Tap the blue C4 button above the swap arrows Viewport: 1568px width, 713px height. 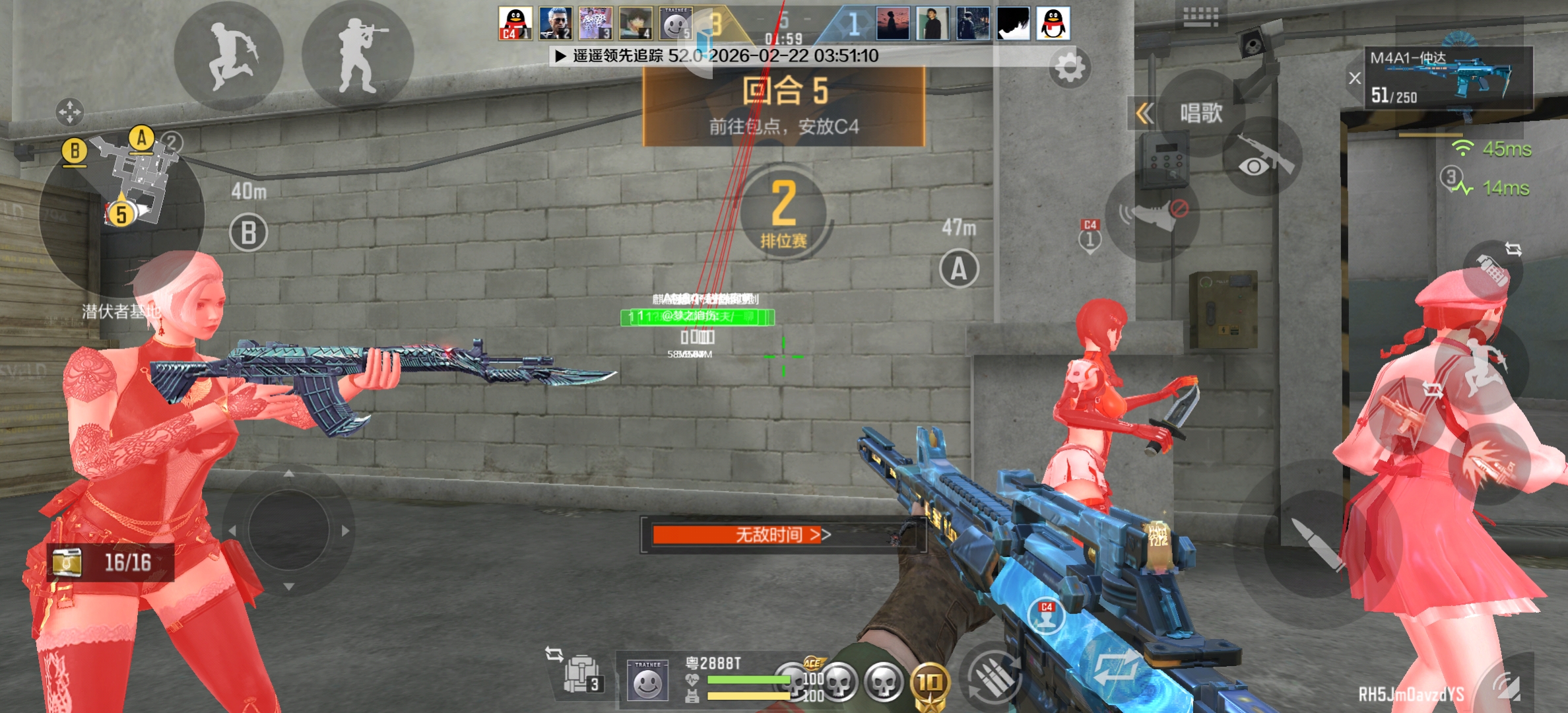[x=1047, y=615]
